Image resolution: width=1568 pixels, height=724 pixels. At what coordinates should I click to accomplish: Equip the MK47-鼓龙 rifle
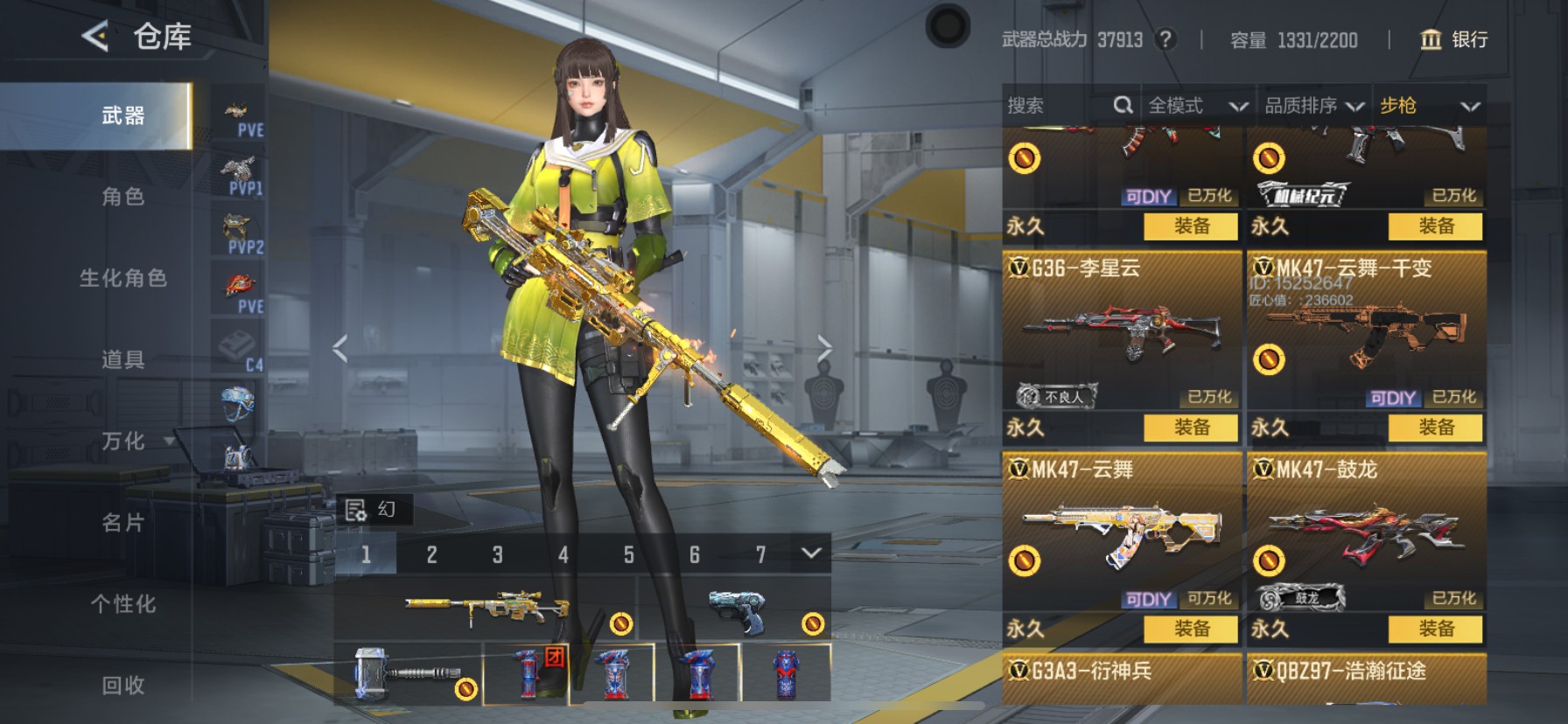pyautogui.click(x=1435, y=629)
